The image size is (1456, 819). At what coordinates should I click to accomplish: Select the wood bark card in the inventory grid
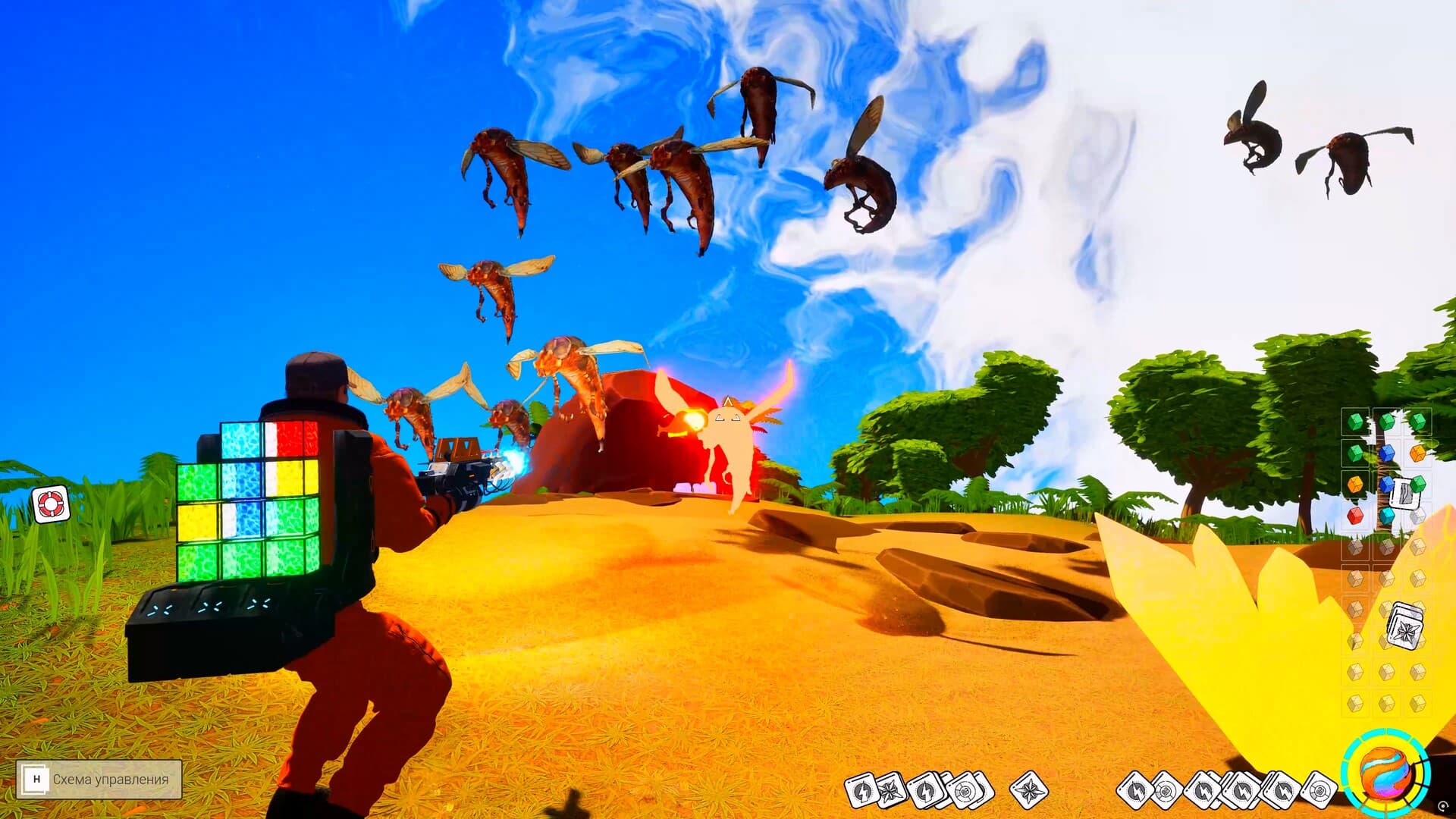click(x=1404, y=492)
